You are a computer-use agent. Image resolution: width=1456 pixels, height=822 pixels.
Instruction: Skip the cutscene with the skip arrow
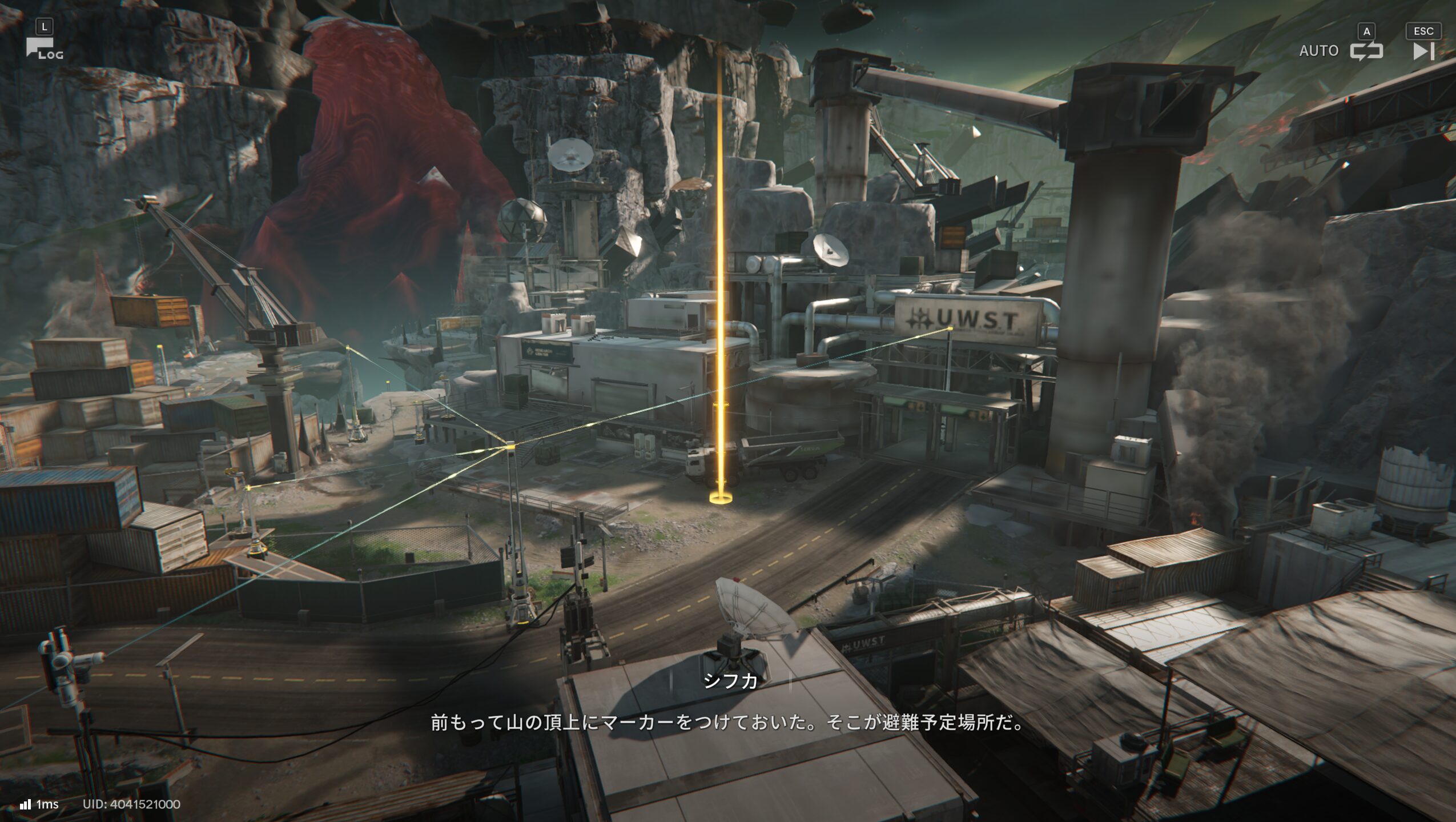coord(1423,51)
